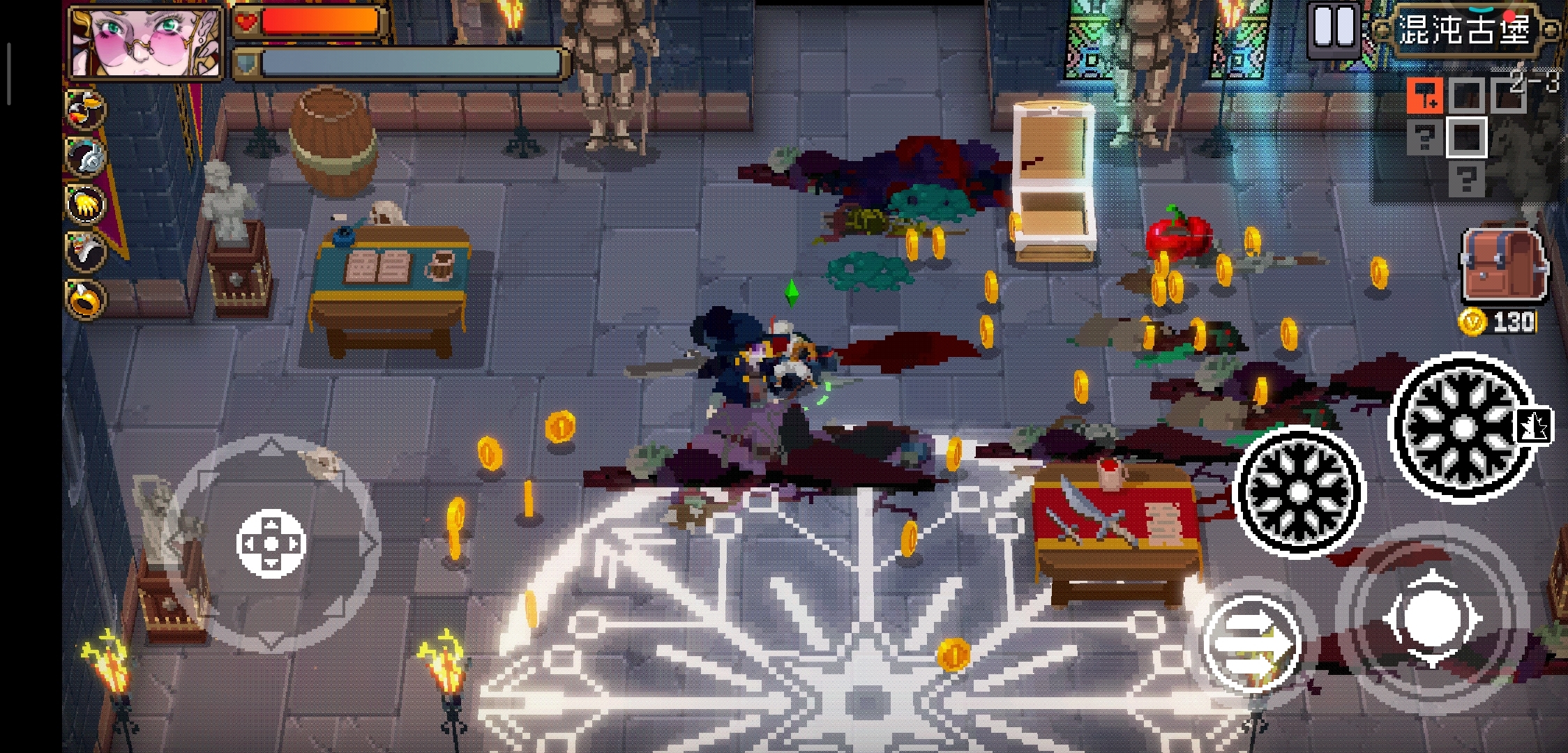
Task: Tap the character portrait
Action: [x=146, y=40]
